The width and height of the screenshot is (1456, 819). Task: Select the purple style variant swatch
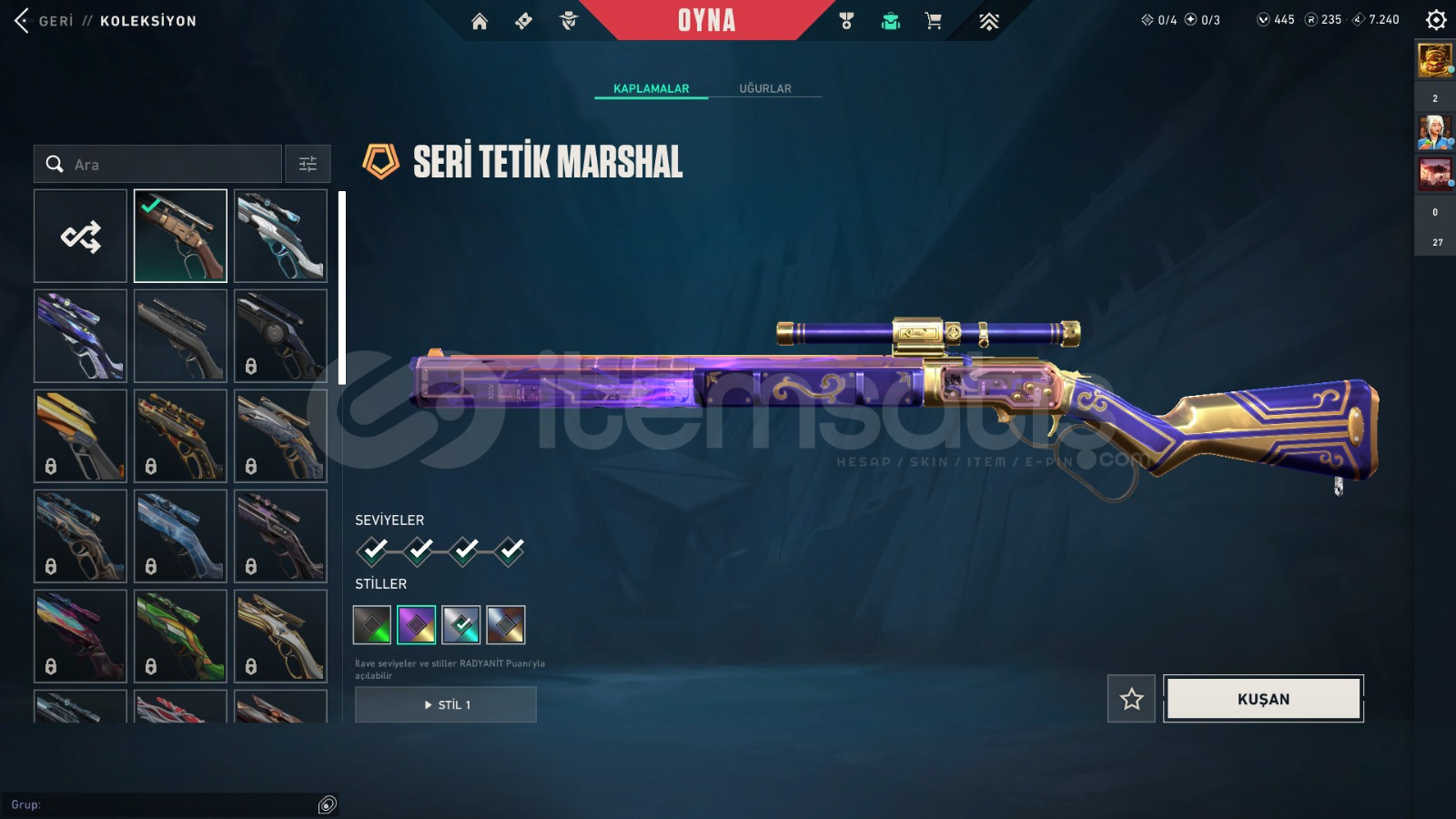click(x=417, y=625)
